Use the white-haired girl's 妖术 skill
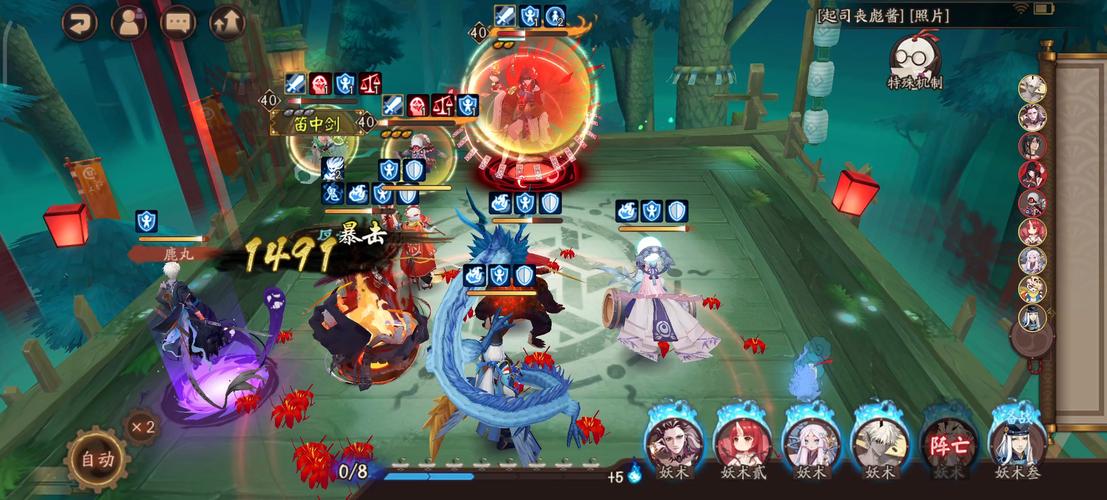The height and width of the screenshot is (500, 1107). [x=810, y=441]
